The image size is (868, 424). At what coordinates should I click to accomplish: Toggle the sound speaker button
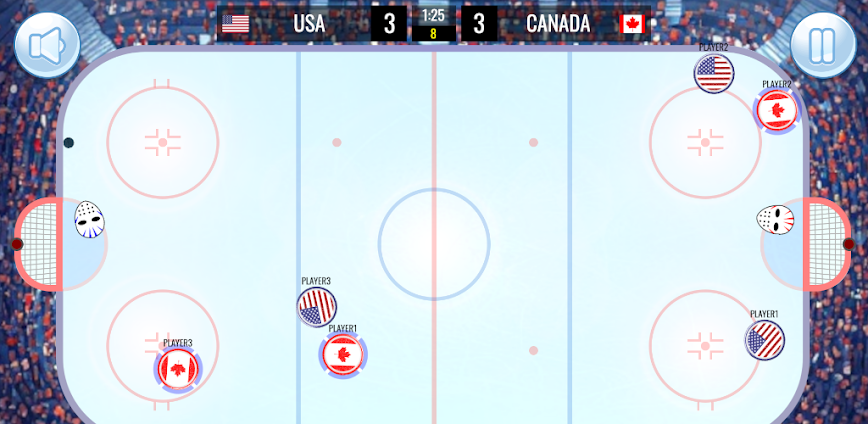coord(46,45)
